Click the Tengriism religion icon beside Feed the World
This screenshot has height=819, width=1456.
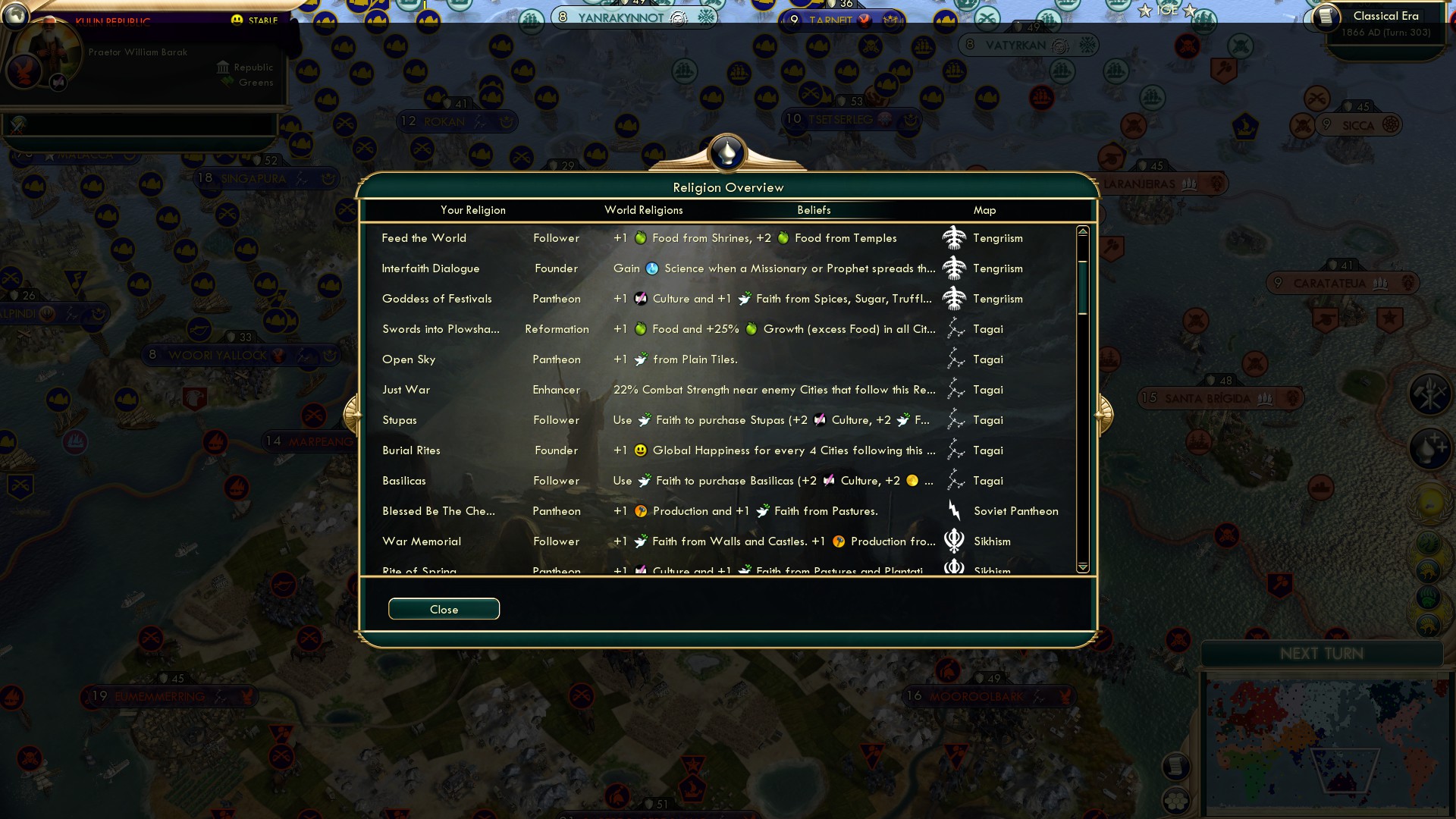(x=955, y=237)
